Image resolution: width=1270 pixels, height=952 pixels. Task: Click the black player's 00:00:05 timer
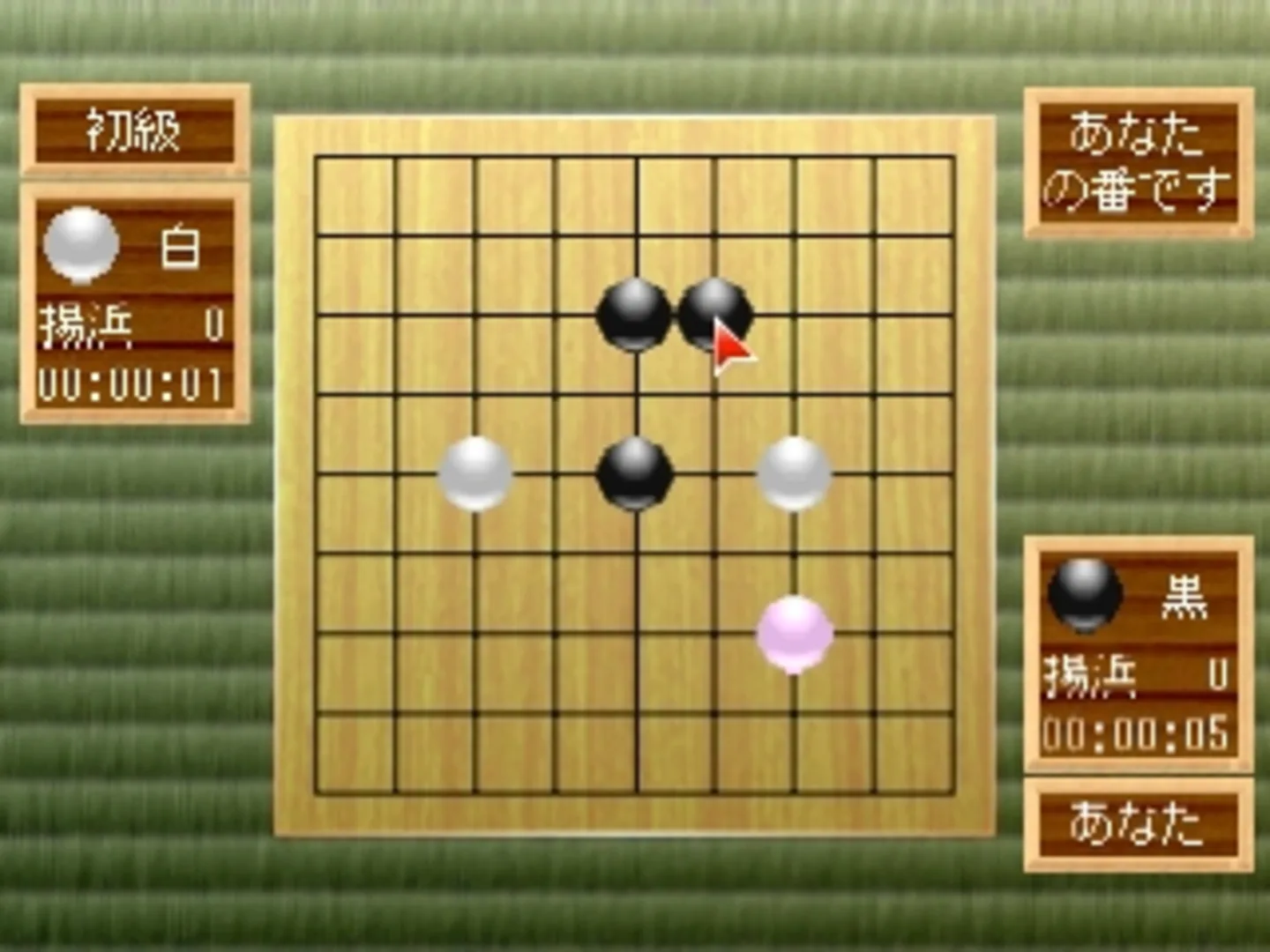click(x=1136, y=732)
